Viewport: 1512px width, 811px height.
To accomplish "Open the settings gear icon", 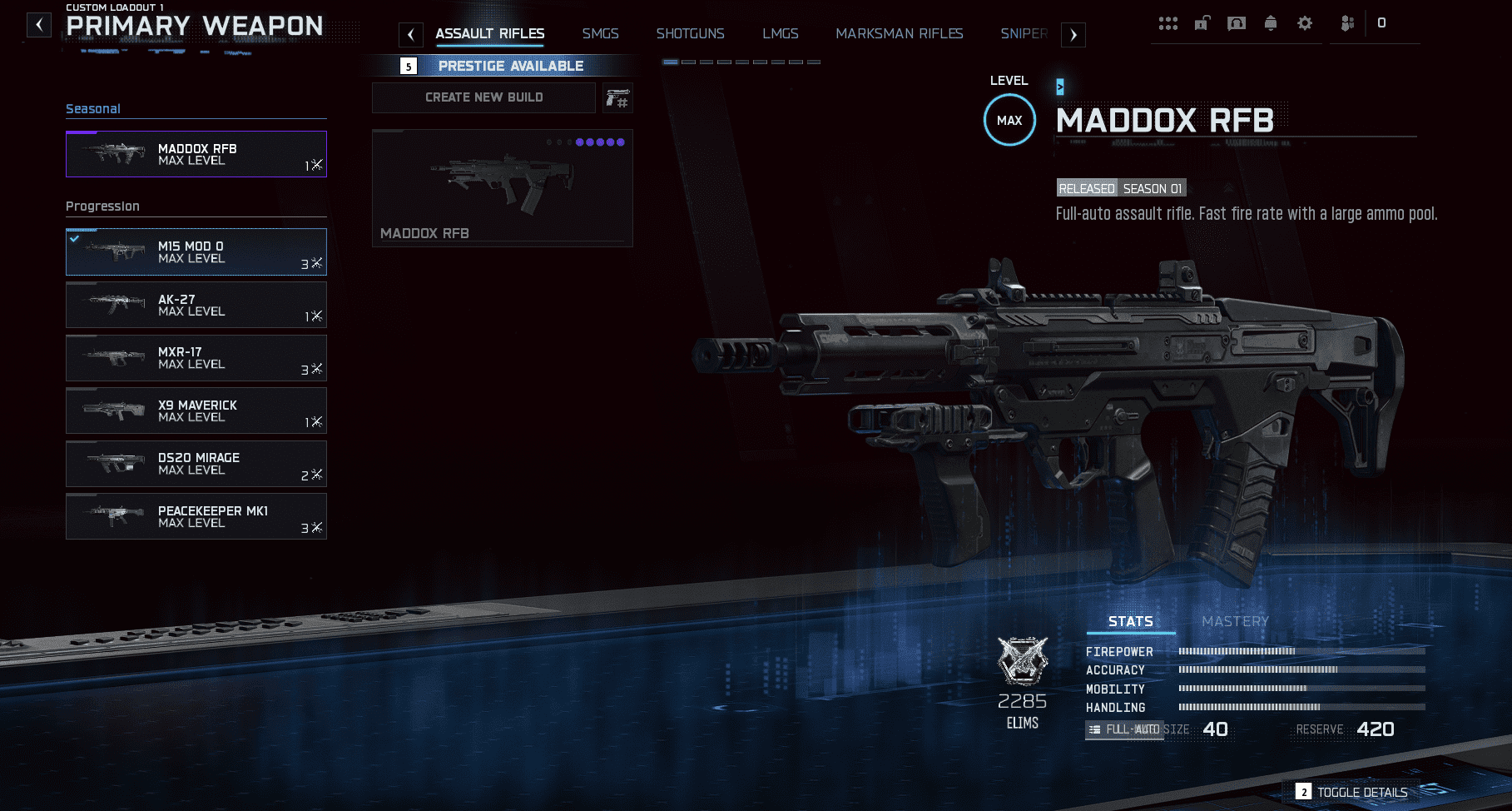I will 1305,23.
